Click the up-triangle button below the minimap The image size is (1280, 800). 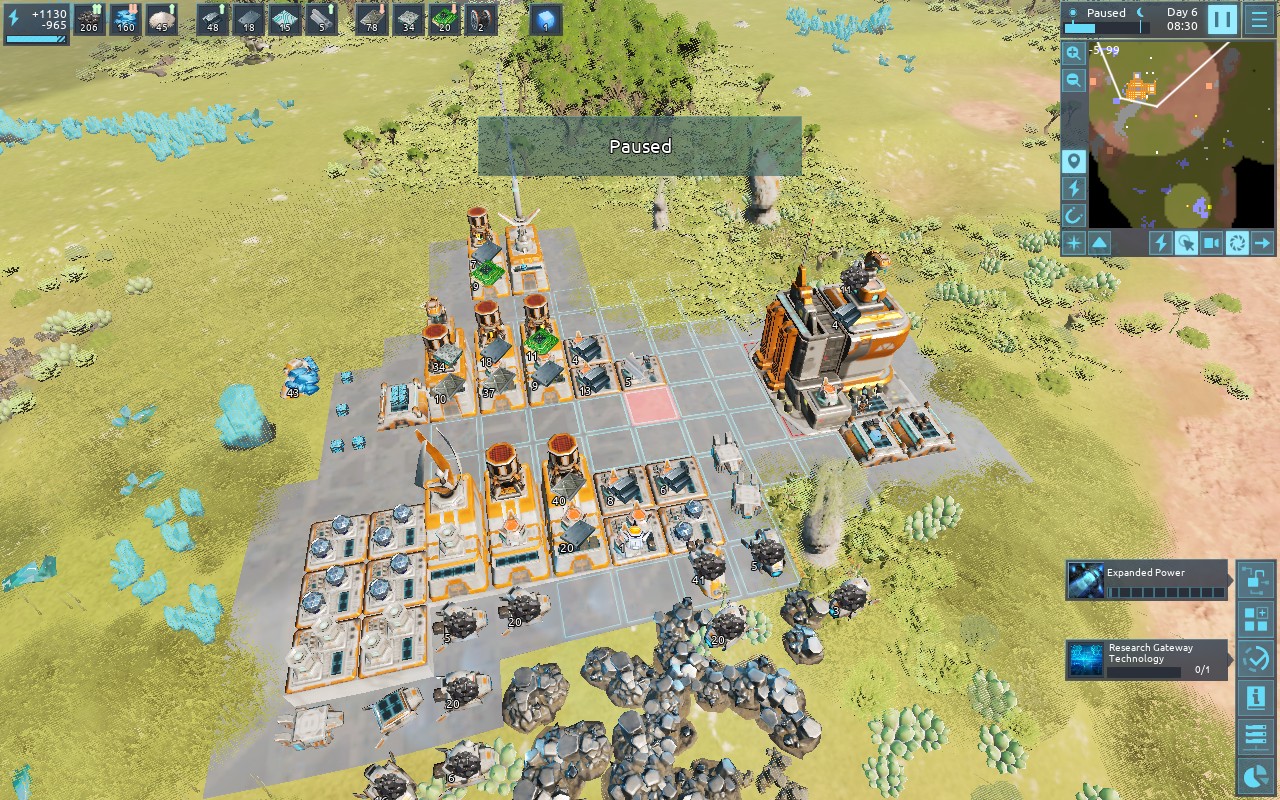click(1099, 242)
